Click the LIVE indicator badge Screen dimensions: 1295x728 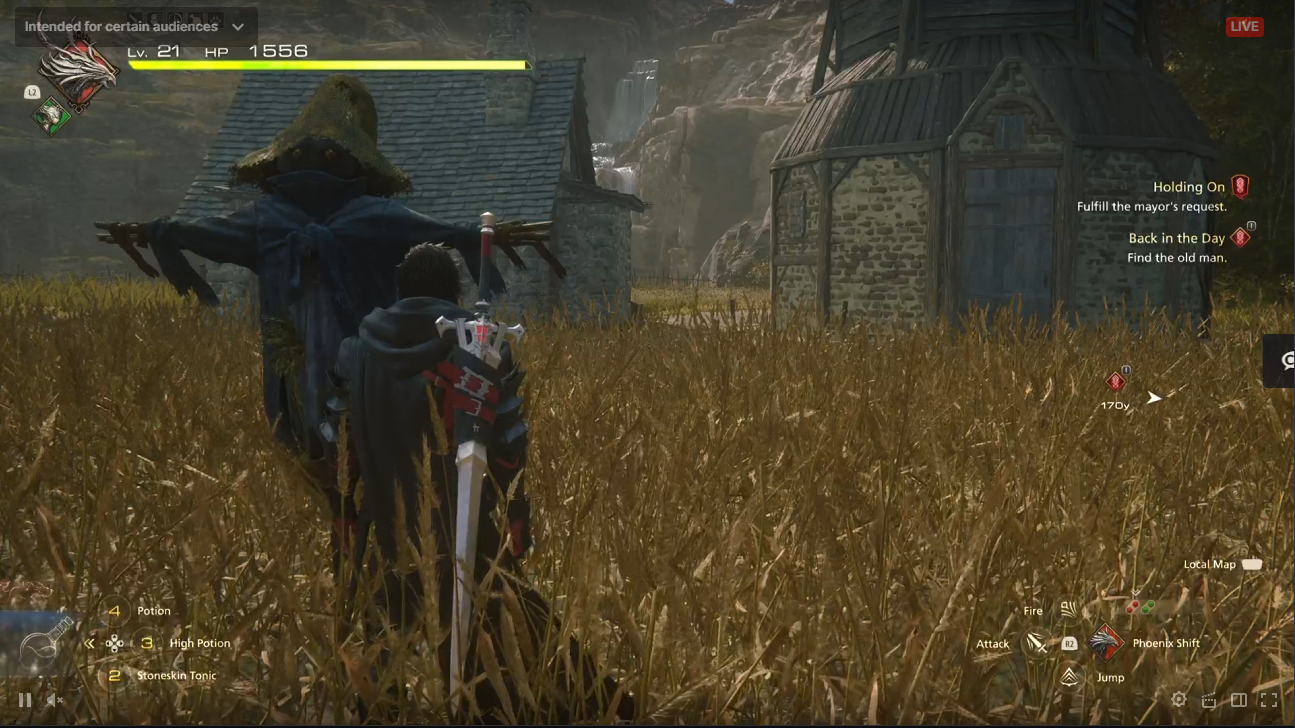click(1244, 27)
